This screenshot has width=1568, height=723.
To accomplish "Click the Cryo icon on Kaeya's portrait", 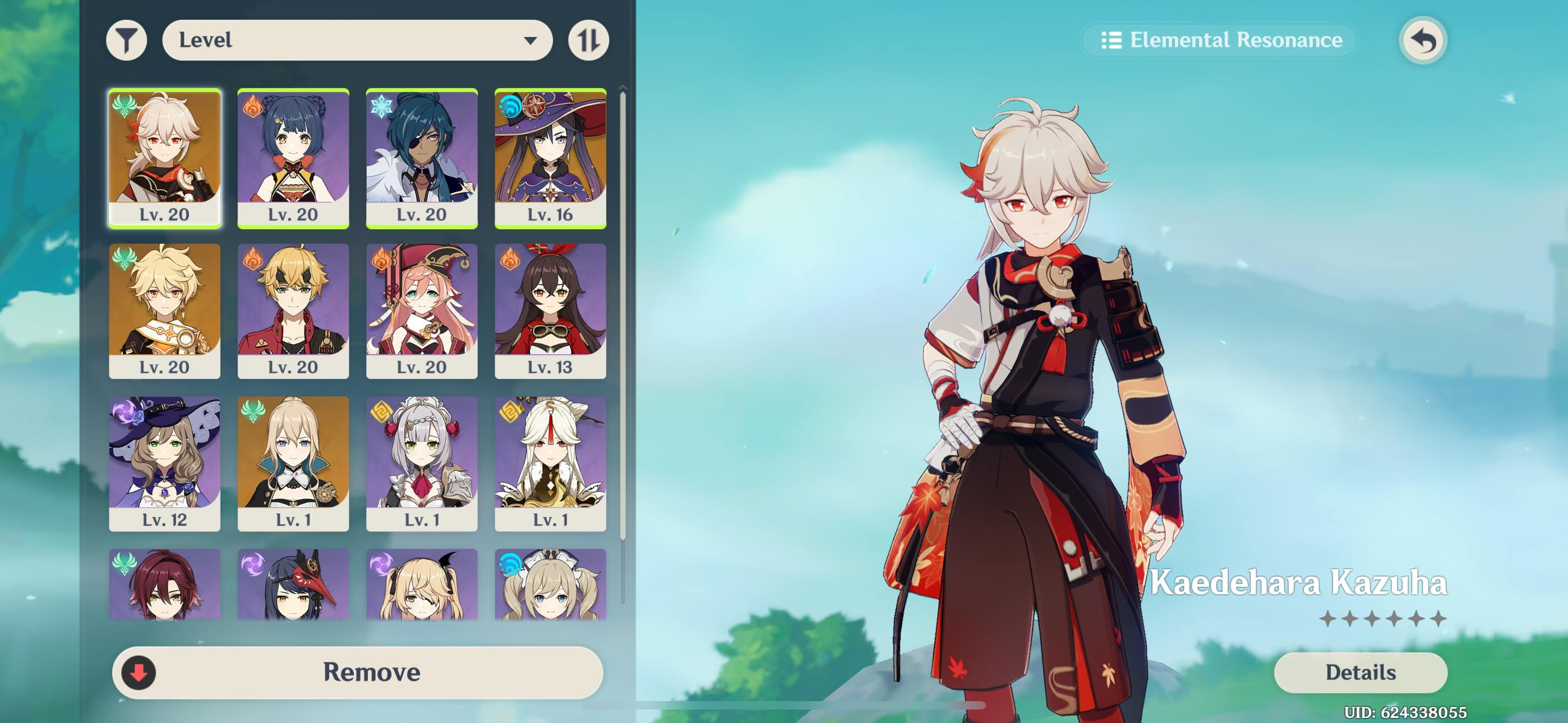I will click(382, 107).
